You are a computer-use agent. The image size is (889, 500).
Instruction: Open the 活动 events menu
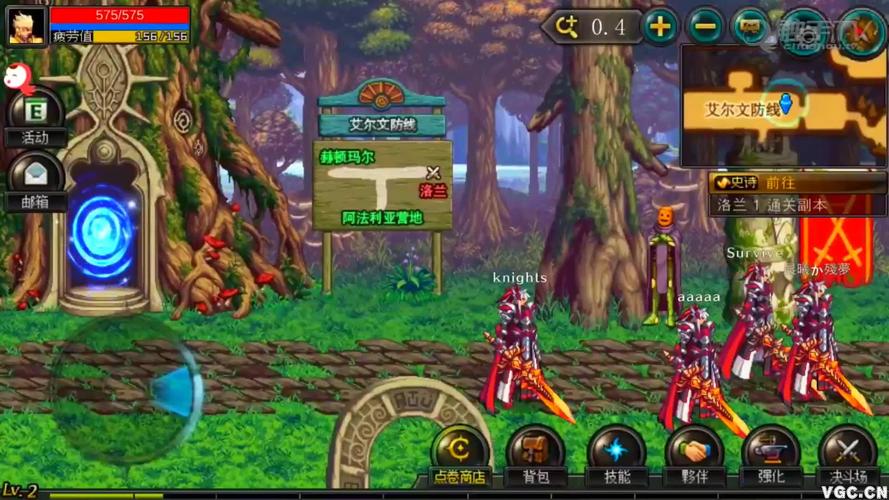point(35,117)
